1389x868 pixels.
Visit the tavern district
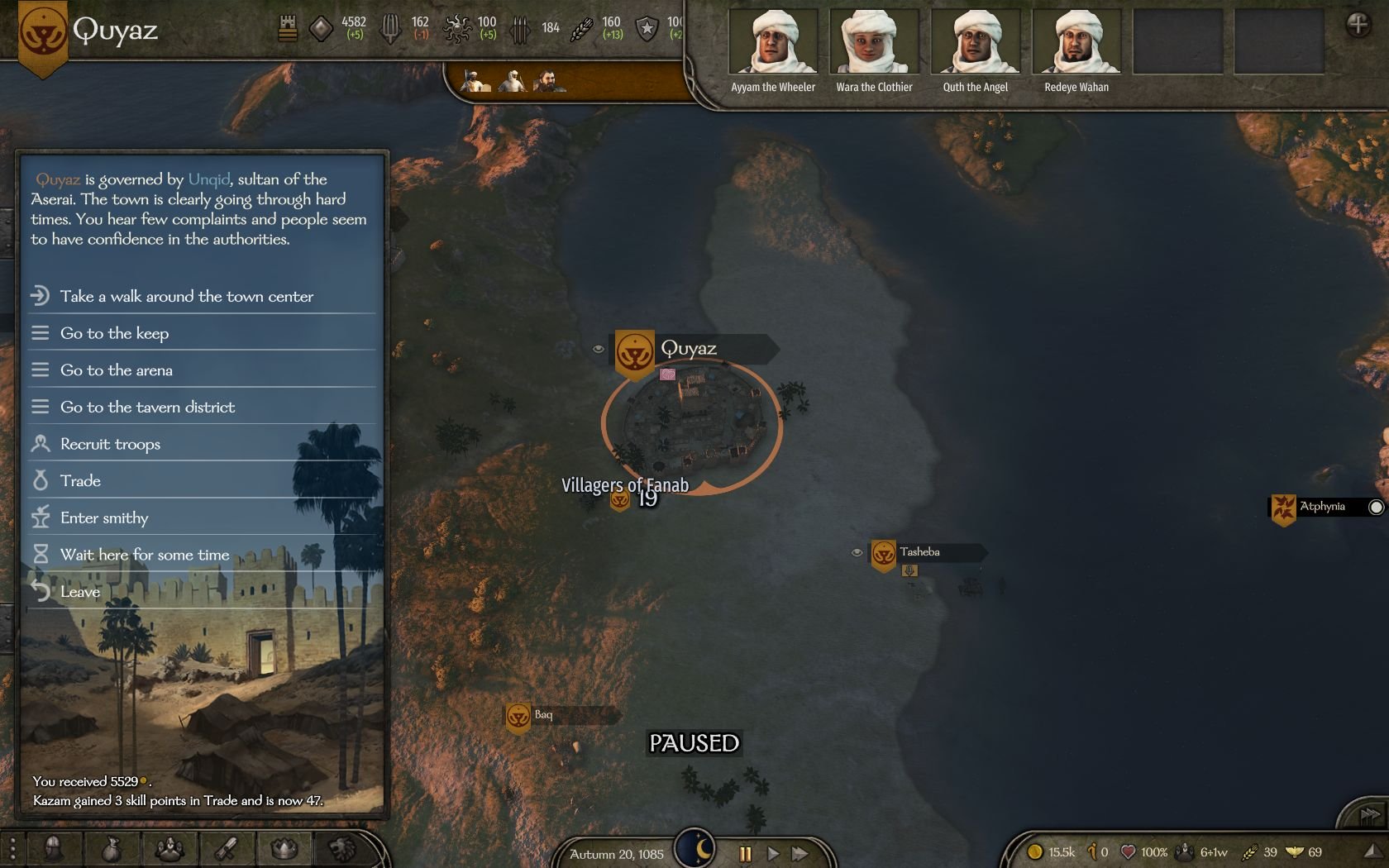click(x=147, y=407)
